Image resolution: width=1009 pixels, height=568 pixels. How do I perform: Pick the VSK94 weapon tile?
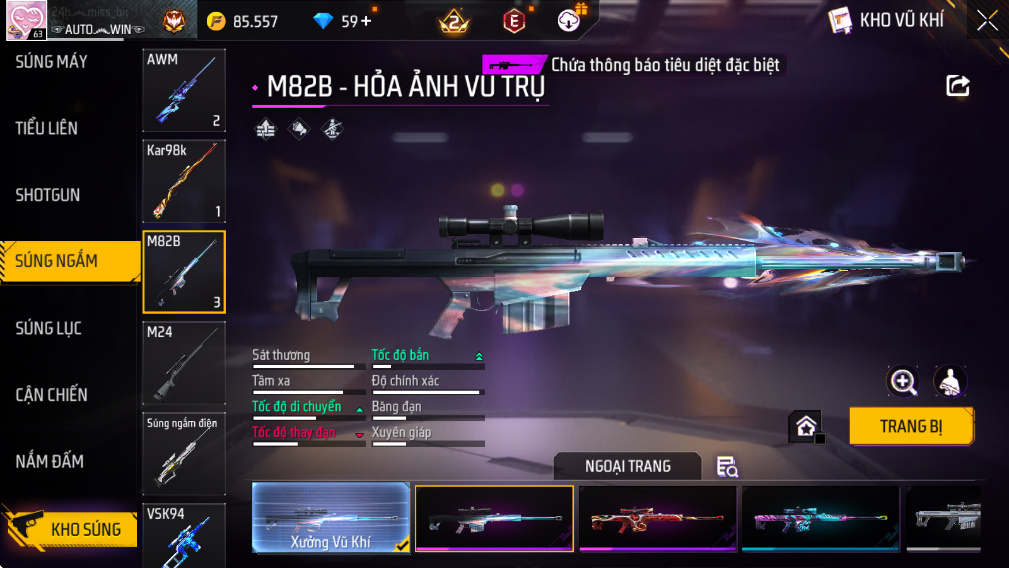(184, 535)
